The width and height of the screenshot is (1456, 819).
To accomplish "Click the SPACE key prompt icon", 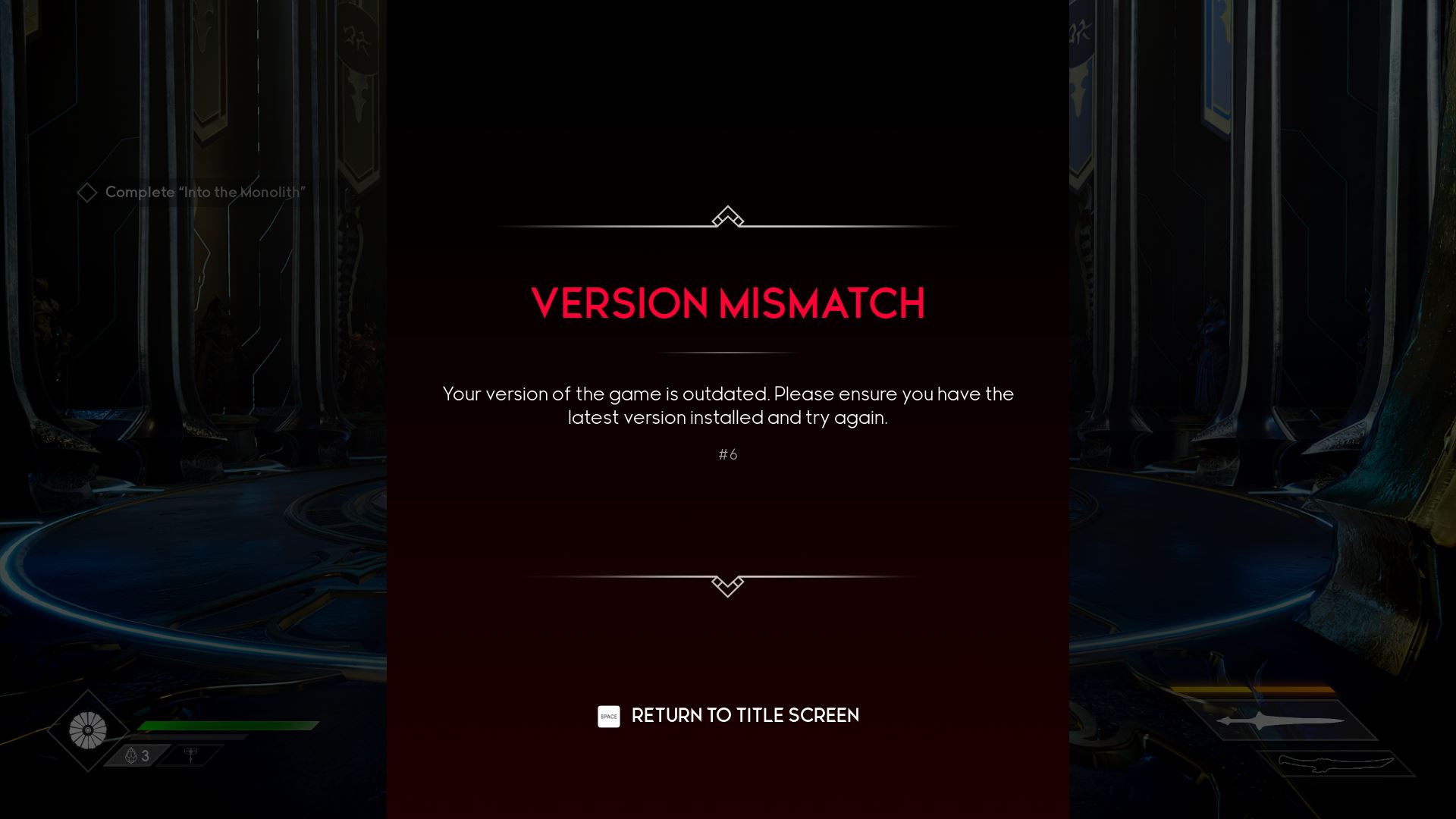I will tap(609, 716).
